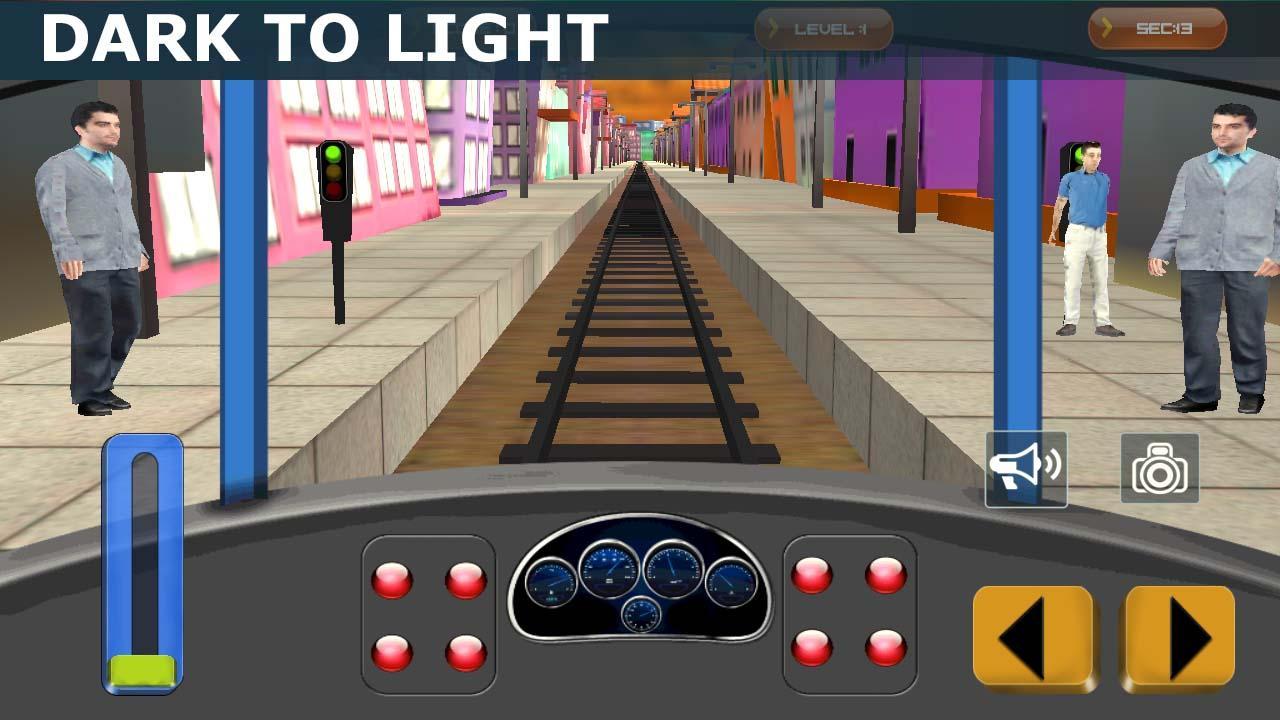1280x720 pixels.
Task: Click the LEVEL :1 display
Action: [x=830, y=27]
